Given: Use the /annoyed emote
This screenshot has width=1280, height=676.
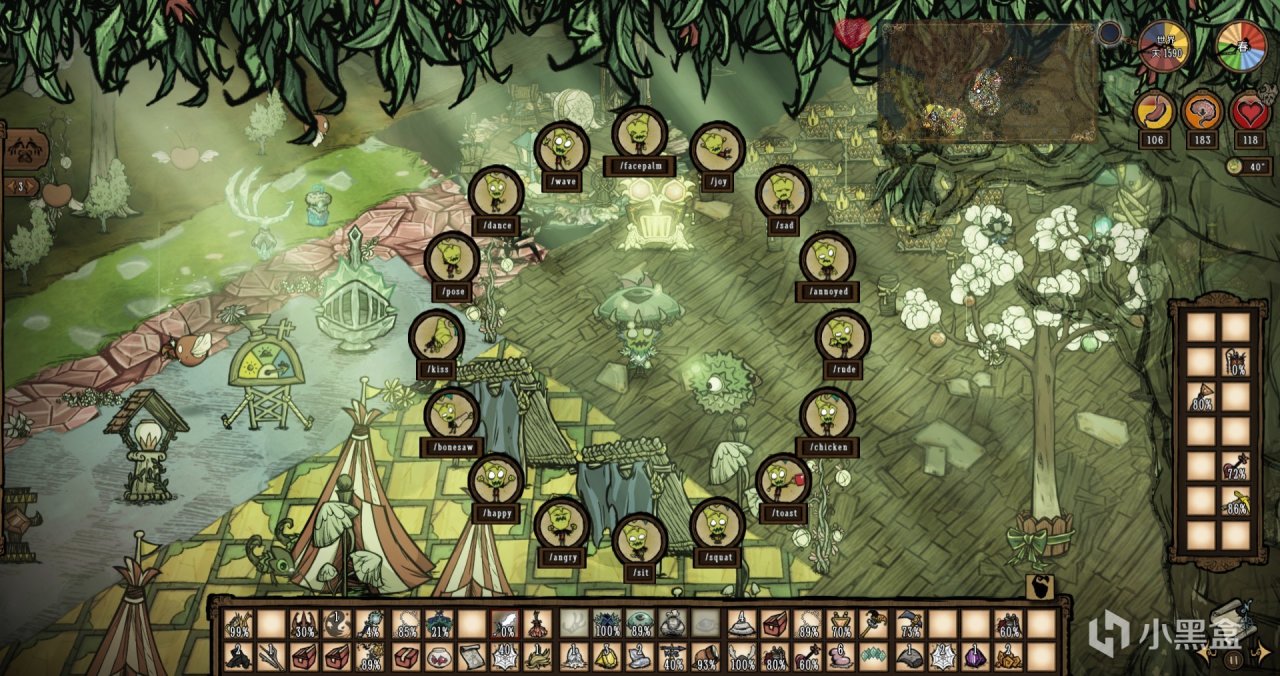Looking at the screenshot, I should pyautogui.click(x=827, y=258).
